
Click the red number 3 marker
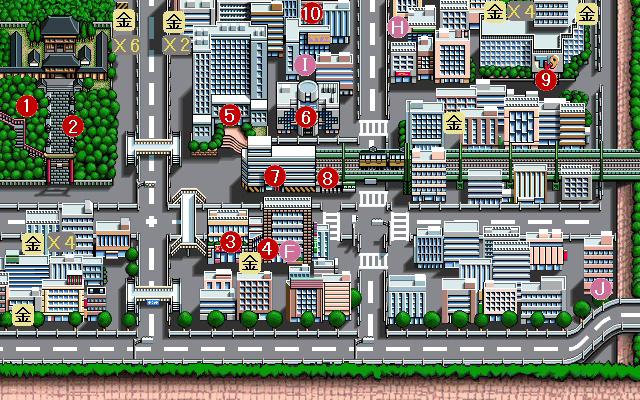tap(231, 241)
